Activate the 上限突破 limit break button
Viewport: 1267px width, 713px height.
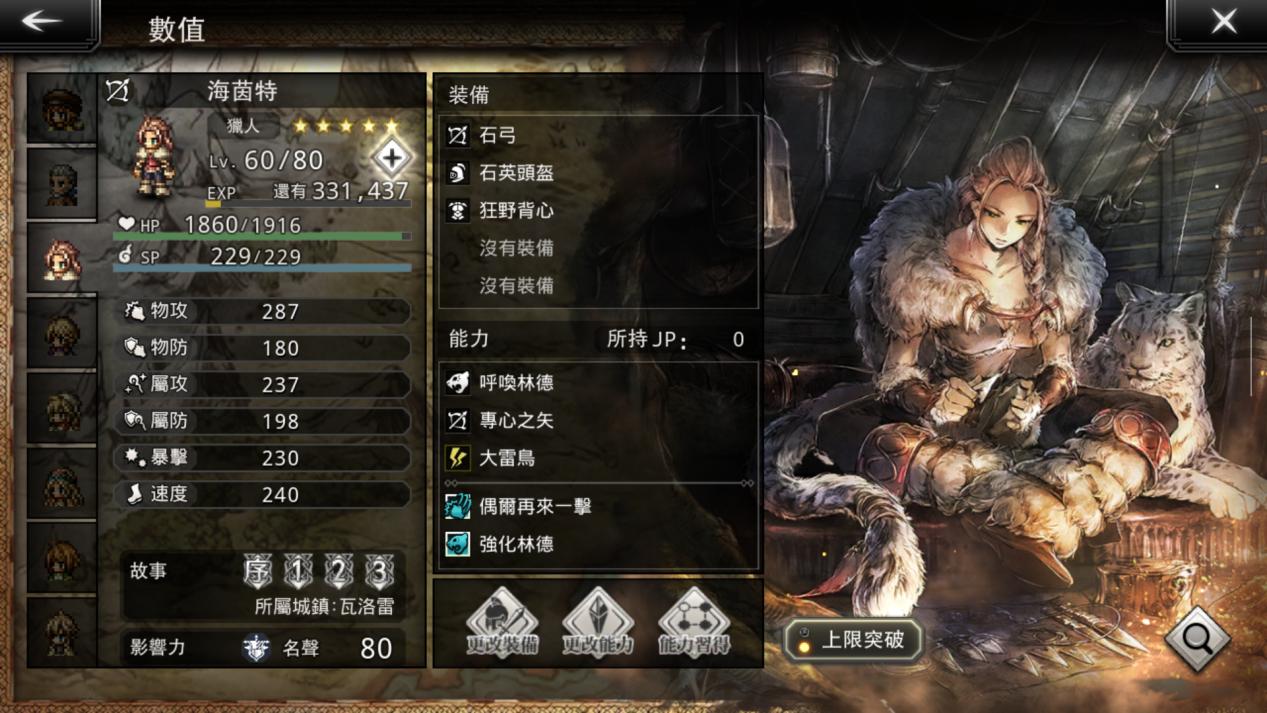pyautogui.click(x=853, y=640)
